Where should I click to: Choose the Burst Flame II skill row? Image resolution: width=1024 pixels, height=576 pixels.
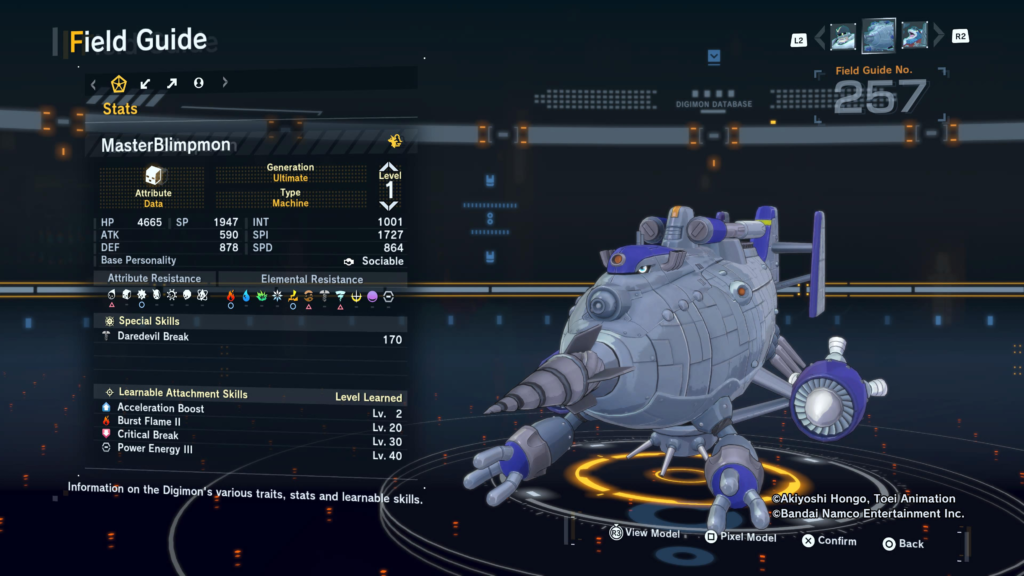point(250,422)
